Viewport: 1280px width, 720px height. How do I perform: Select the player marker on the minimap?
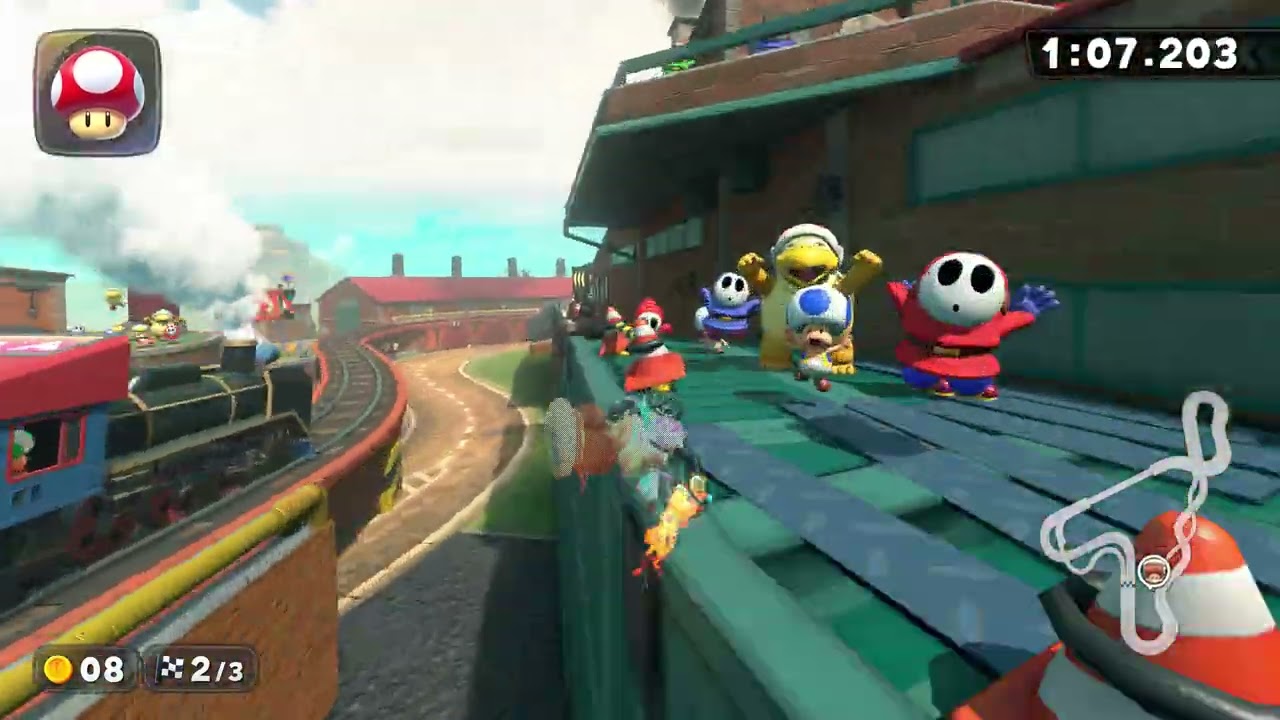click(1154, 573)
